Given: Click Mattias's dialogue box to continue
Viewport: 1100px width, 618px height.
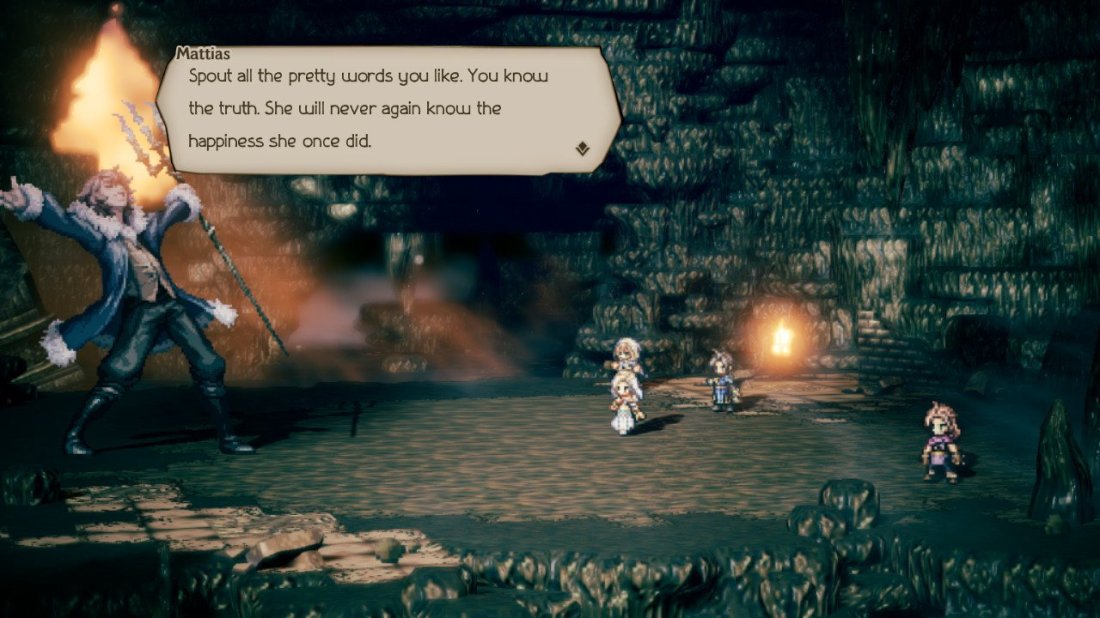Looking at the screenshot, I should (390, 108).
